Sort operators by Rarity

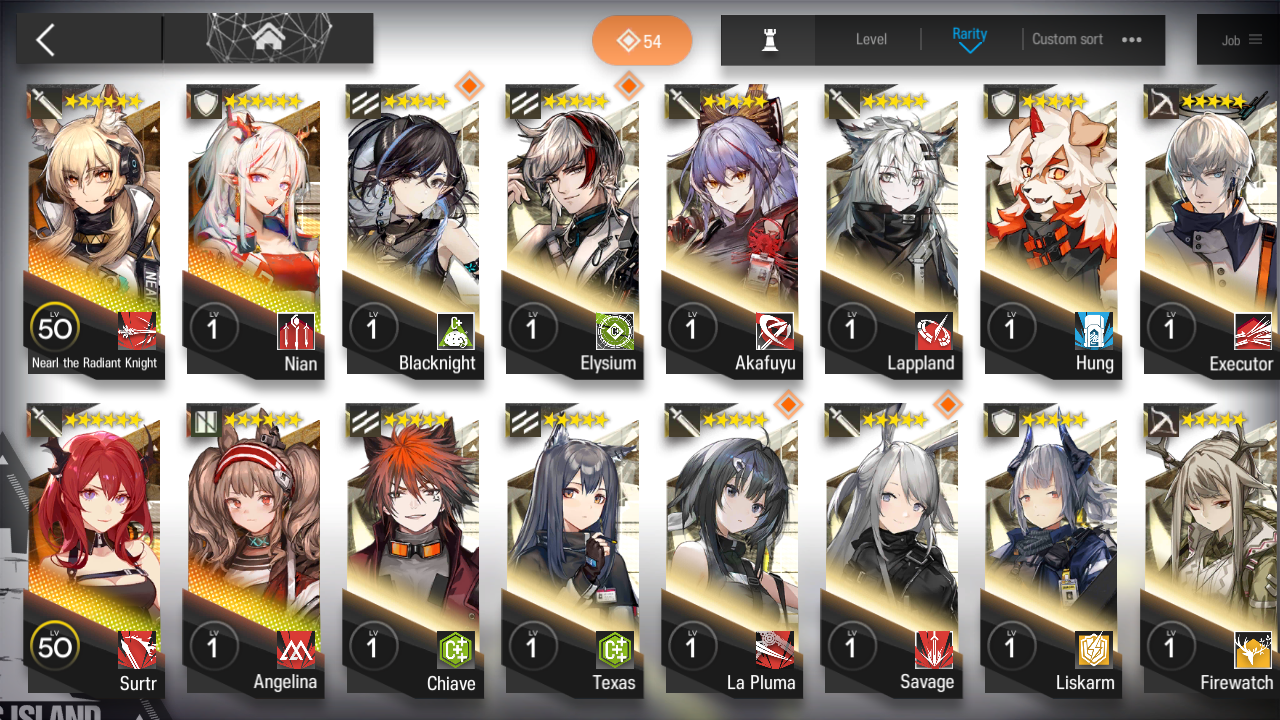click(x=969, y=40)
